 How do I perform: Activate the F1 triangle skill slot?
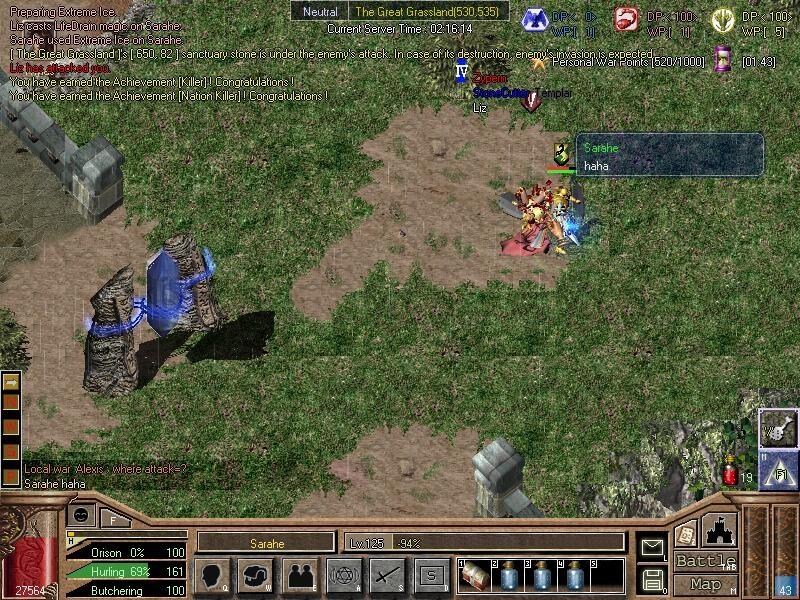pyautogui.click(x=778, y=468)
